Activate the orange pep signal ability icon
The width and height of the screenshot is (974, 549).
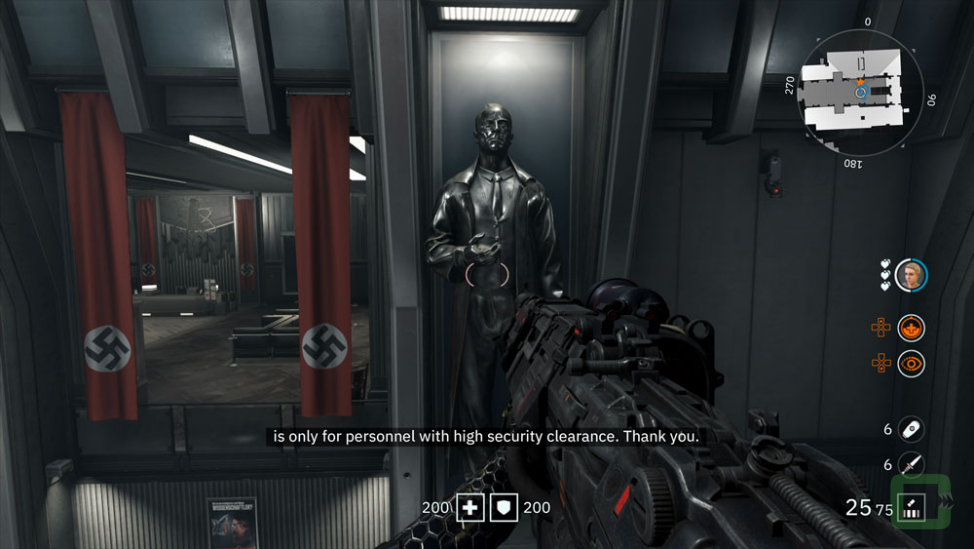coord(910,327)
